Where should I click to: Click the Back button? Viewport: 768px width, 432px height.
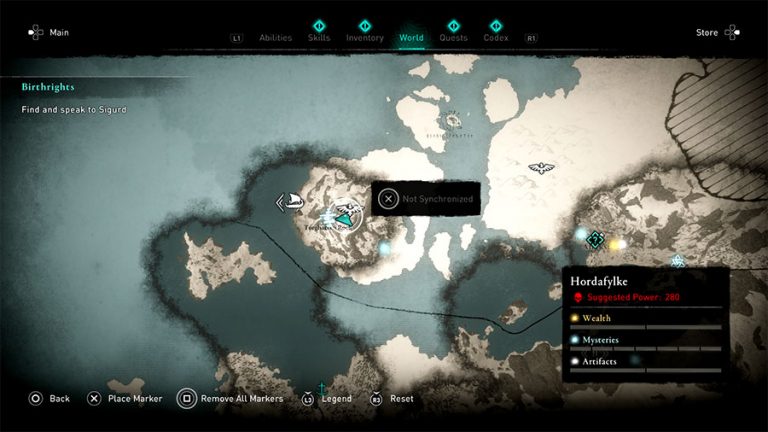tap(50, 398)
